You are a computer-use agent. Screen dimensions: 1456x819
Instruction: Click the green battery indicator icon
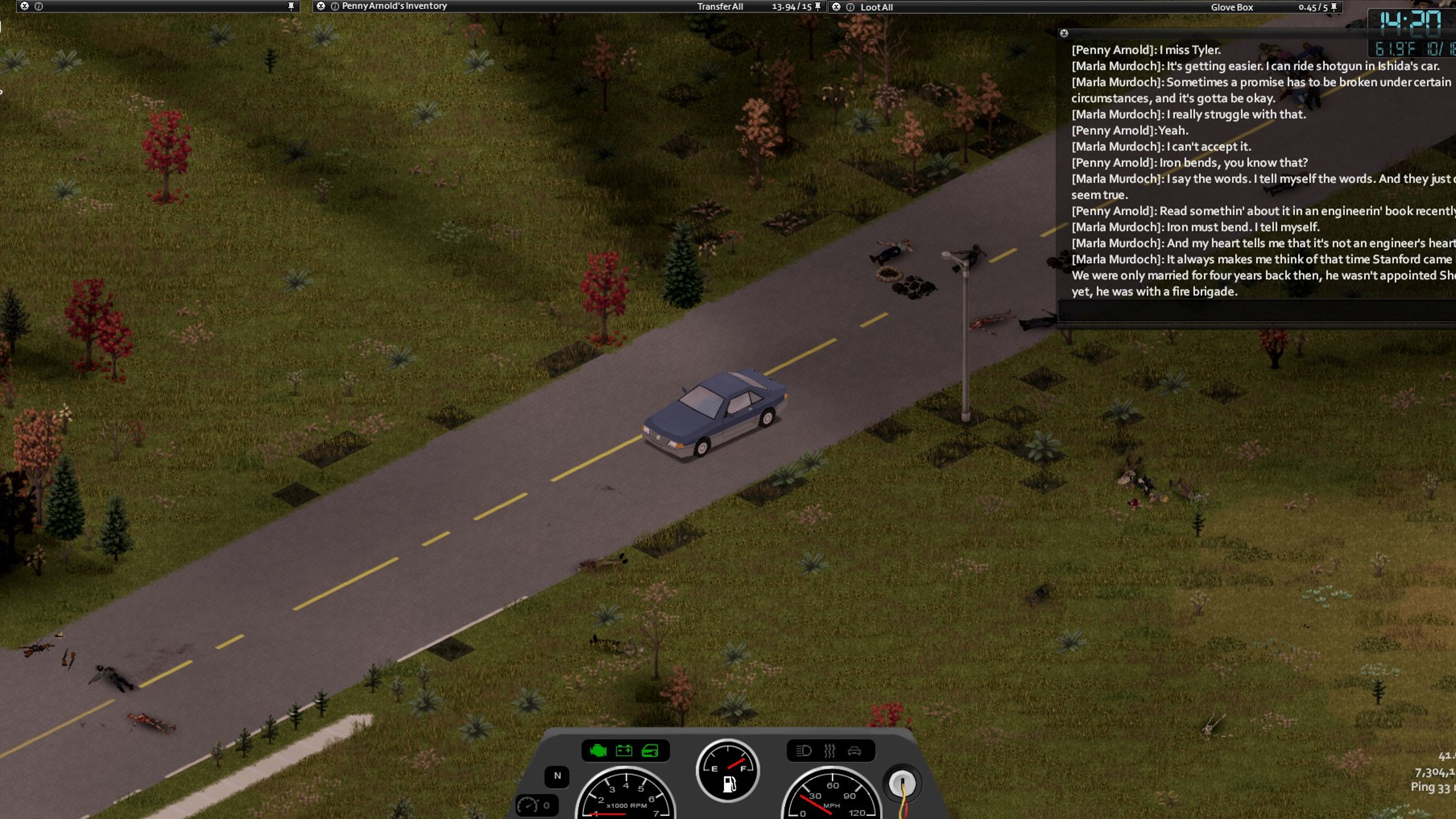point(624,751)
